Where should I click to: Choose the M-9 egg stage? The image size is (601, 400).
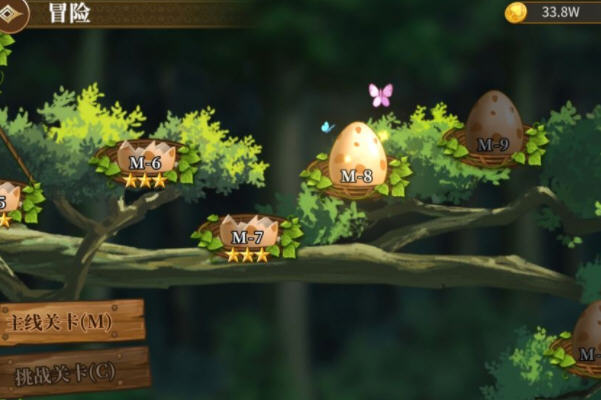click(493, 128)
